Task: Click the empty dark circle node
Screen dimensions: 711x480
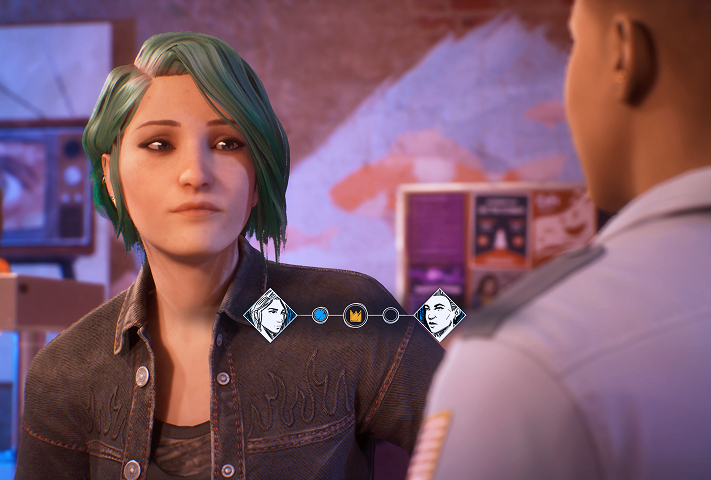Action: (x=391, y=315)
